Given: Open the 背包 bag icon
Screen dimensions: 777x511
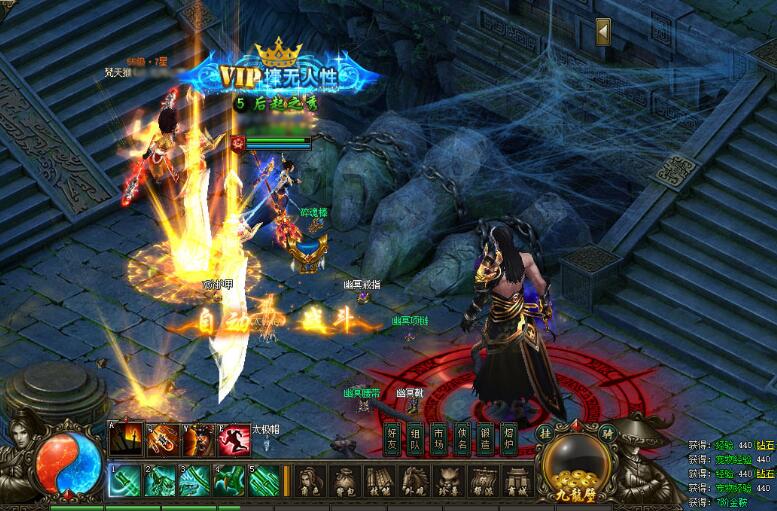Looking at the screenshot, I should tap(344, 480).
